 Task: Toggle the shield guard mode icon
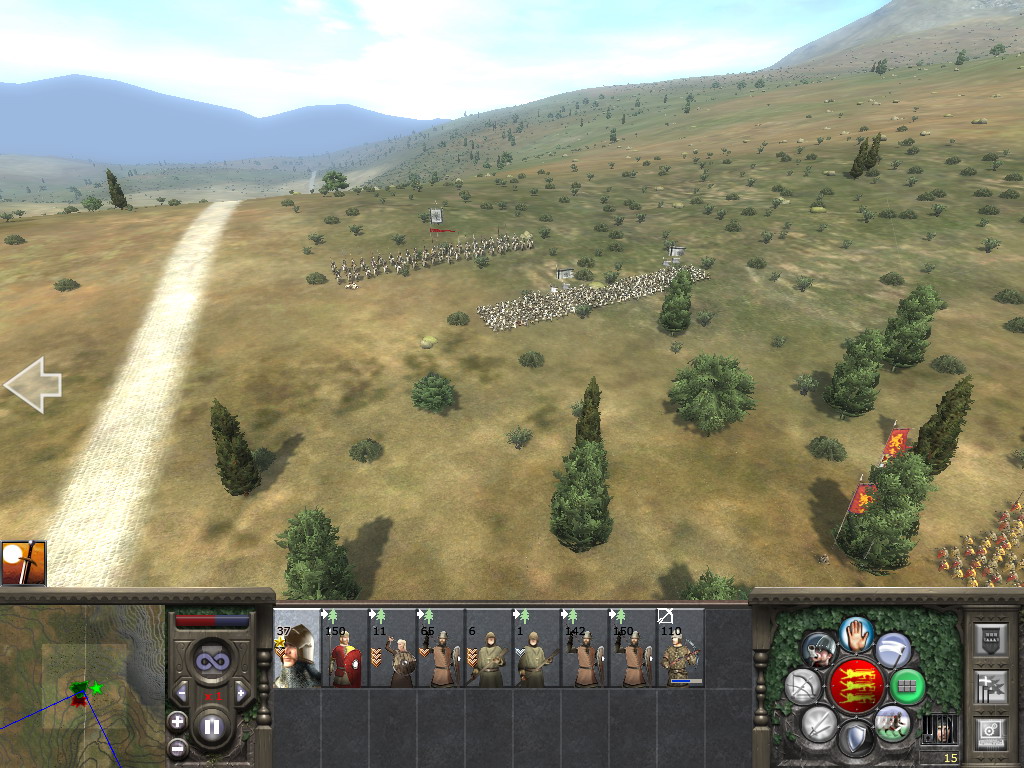coord(855,739)
